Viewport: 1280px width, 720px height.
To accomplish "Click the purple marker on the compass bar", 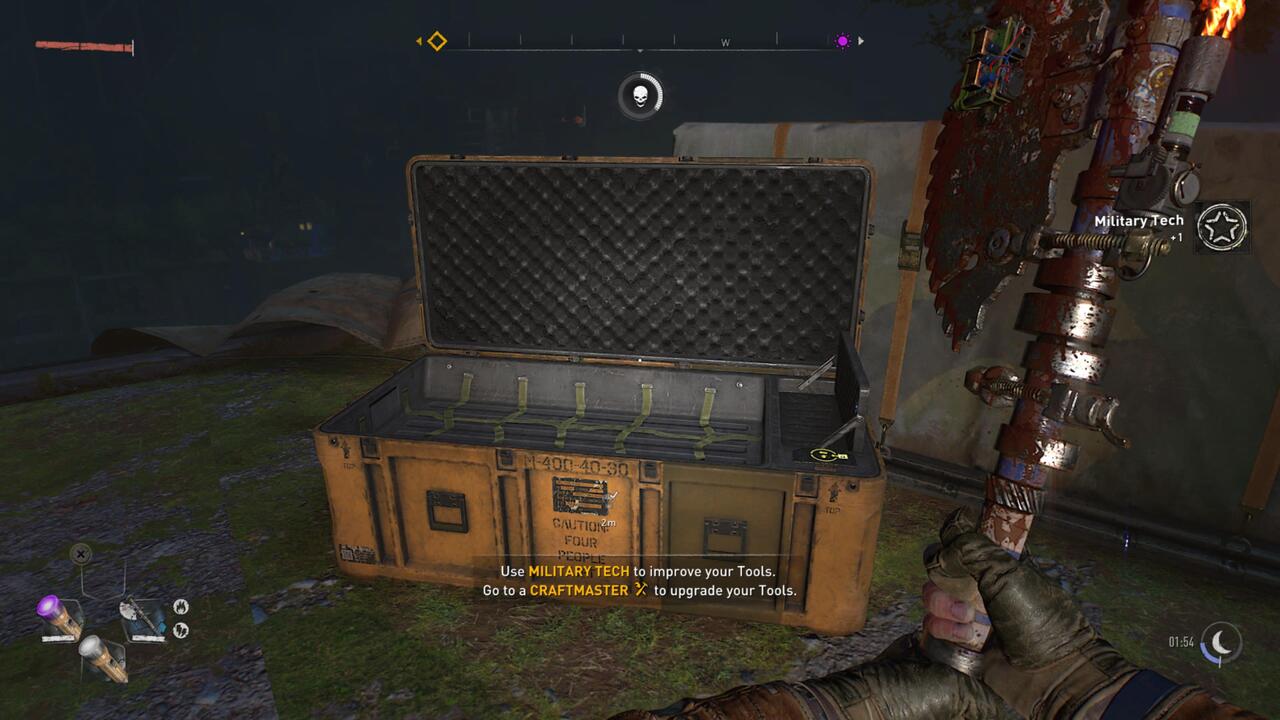I will 842,41.
